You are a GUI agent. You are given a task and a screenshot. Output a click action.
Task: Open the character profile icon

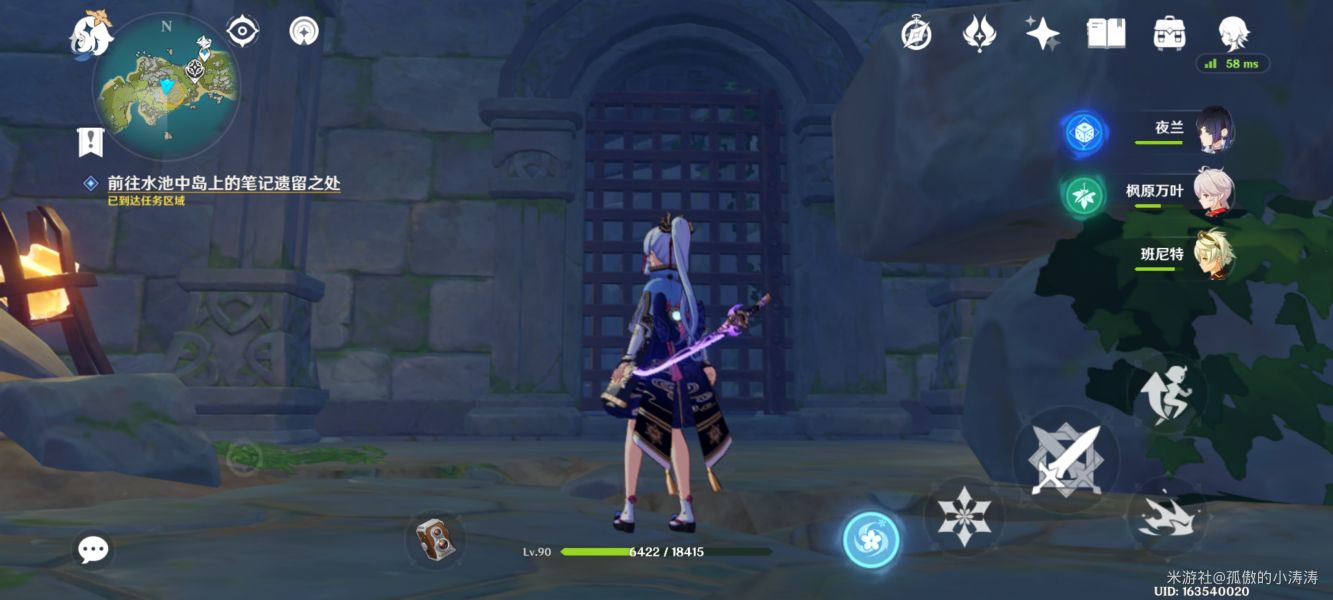pos(1233,32)
